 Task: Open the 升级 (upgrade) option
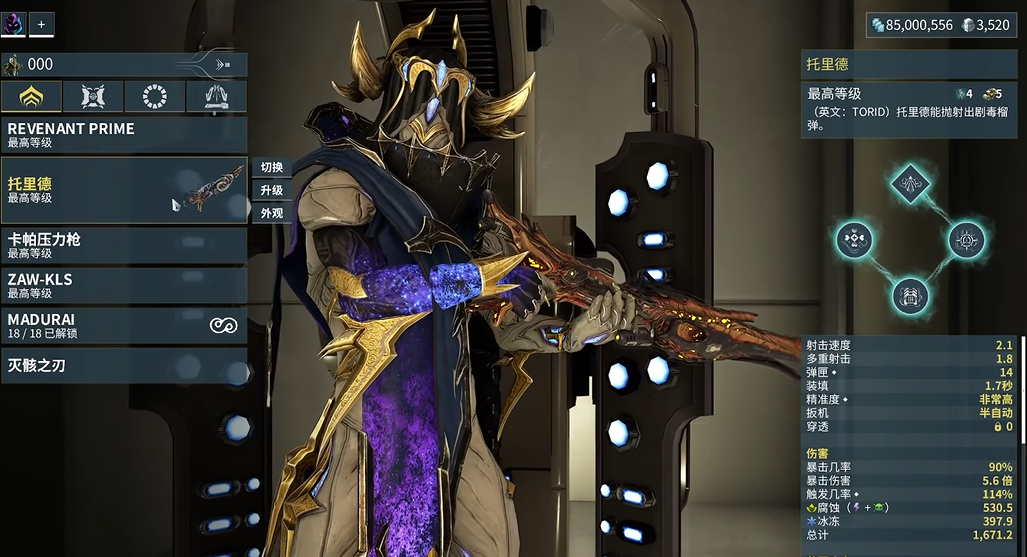coord(272,190)
